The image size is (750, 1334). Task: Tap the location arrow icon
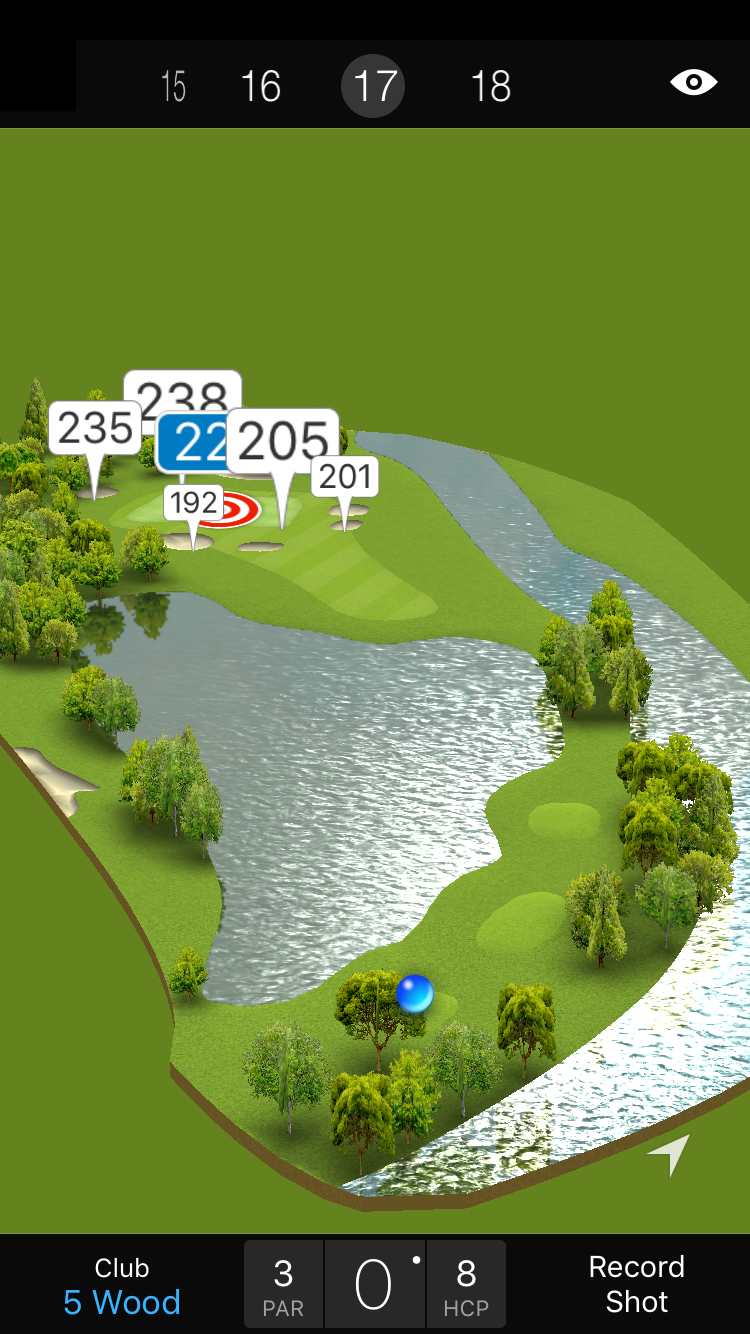click(669, 1155)
